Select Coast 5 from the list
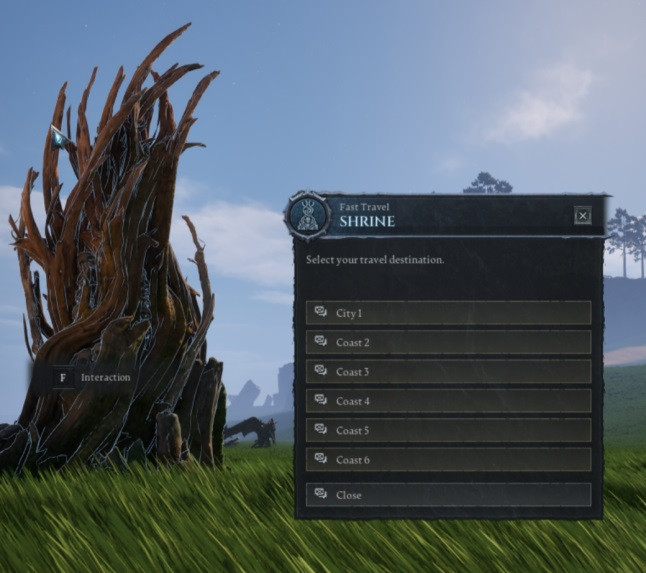The image size is (646, 573). pos(448,430)
